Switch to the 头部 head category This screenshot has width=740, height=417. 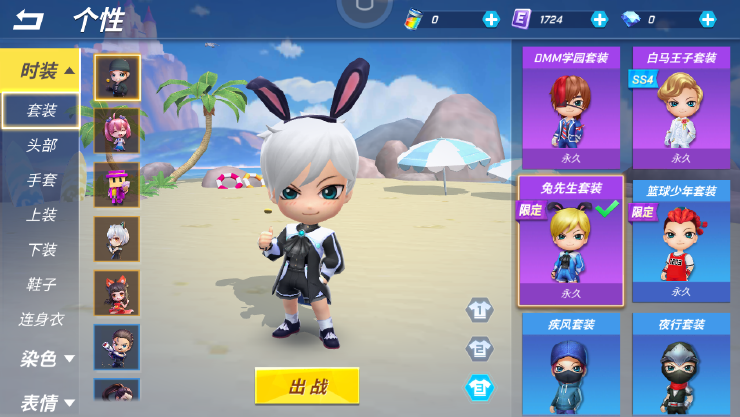pyautogui.click(x=41, y=145)
